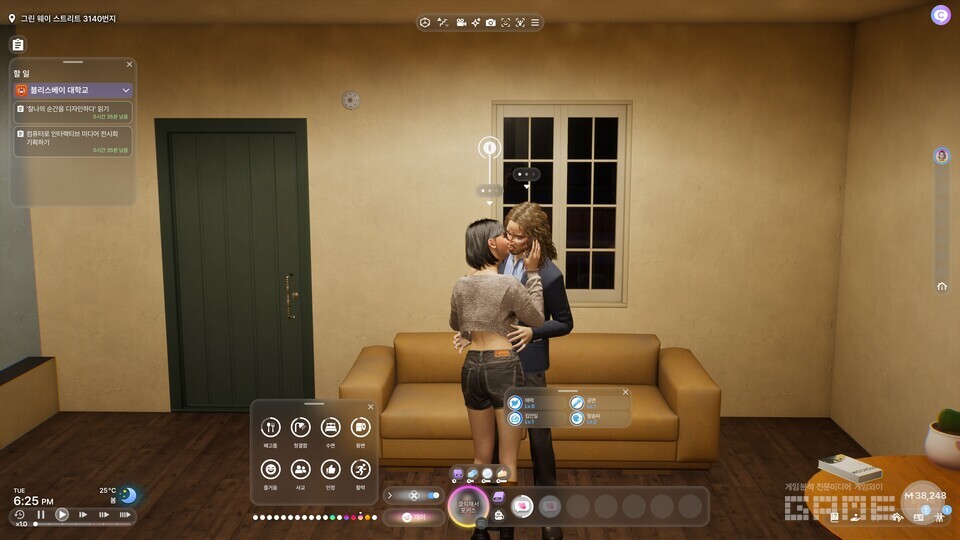Click the video camera icon in top toolbar
Image resolution: width=960 pixels, height=540 pixels.
(461, 23)
